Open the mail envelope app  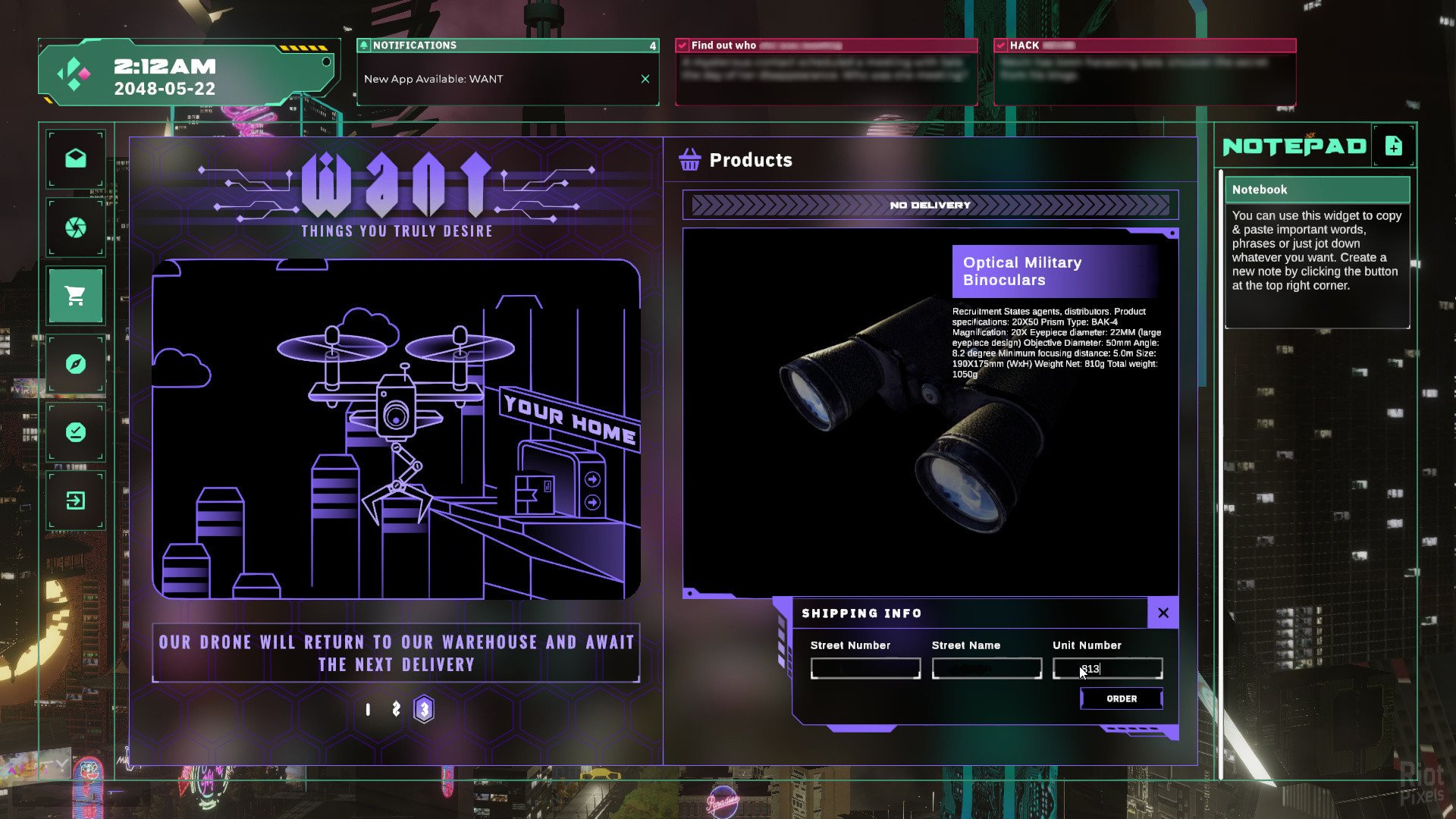[75, 158]
